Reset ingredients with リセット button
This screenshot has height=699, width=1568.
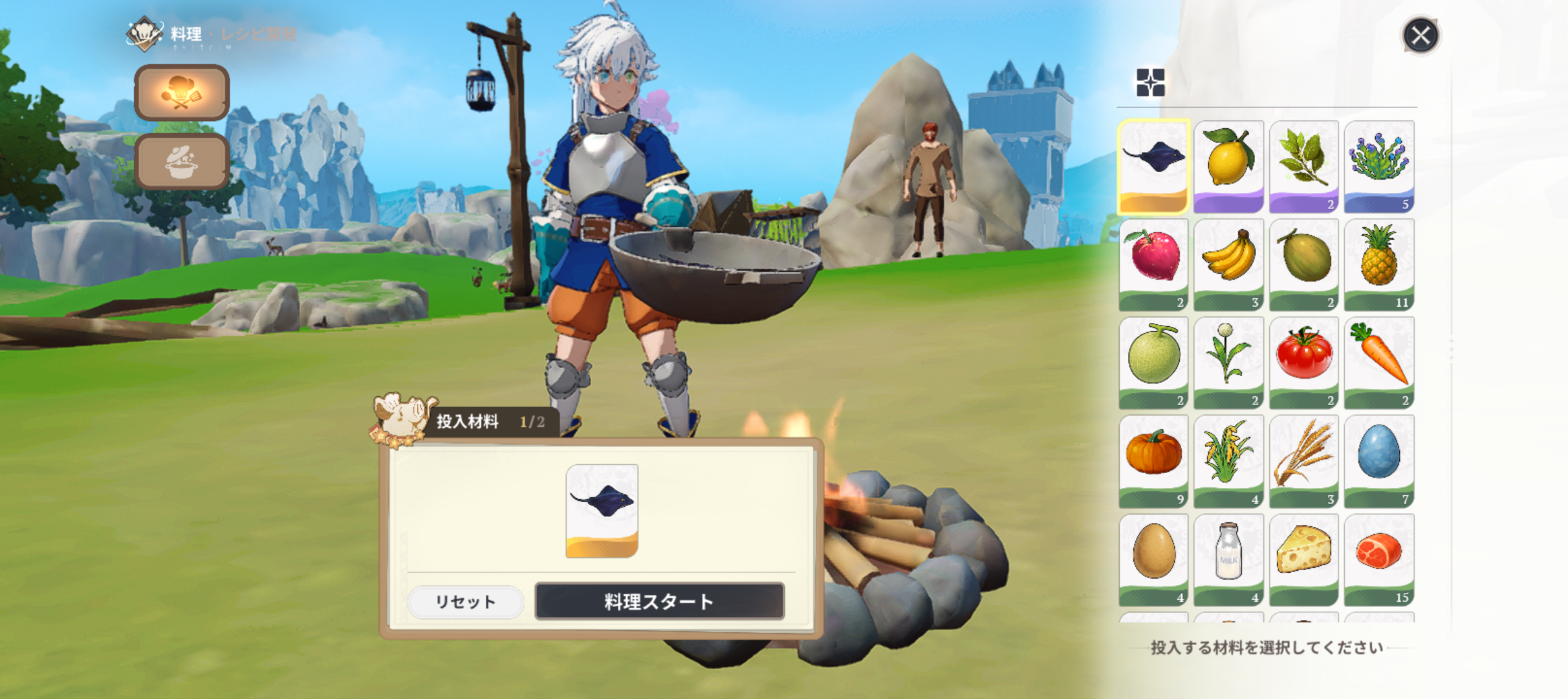click(465, 602)
